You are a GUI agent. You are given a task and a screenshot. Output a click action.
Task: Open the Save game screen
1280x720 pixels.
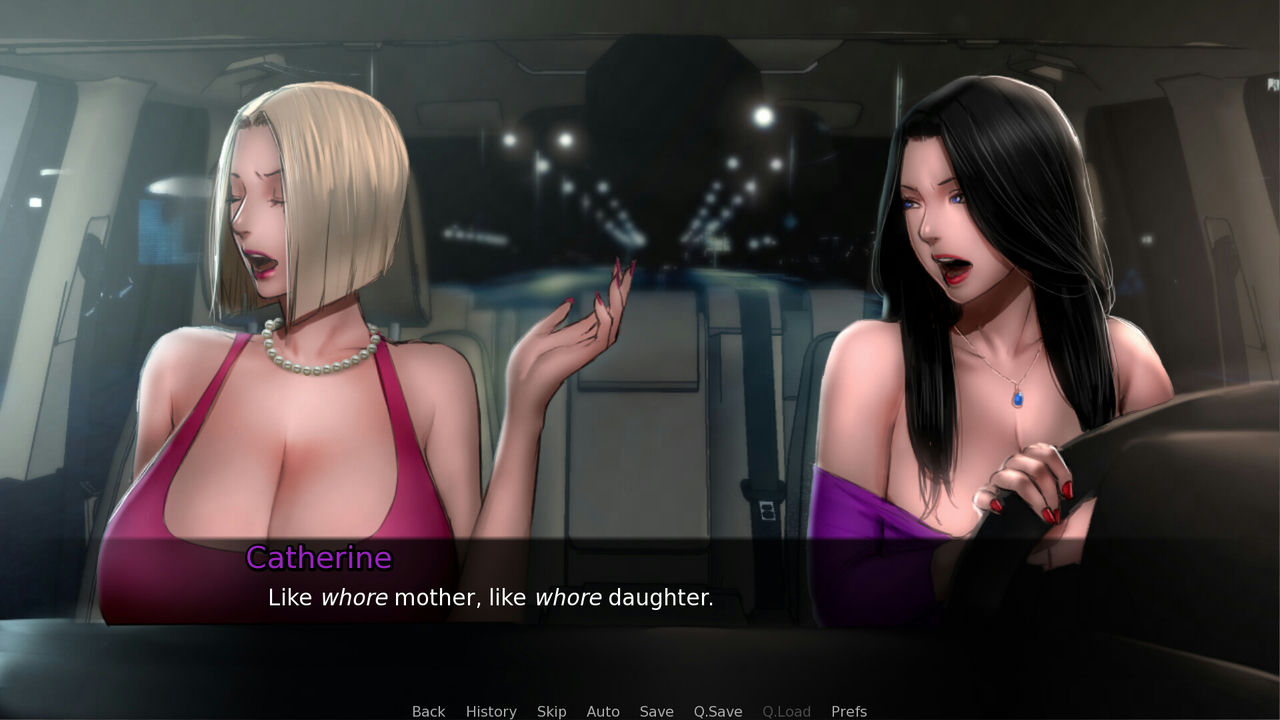[x=656, y=711]
